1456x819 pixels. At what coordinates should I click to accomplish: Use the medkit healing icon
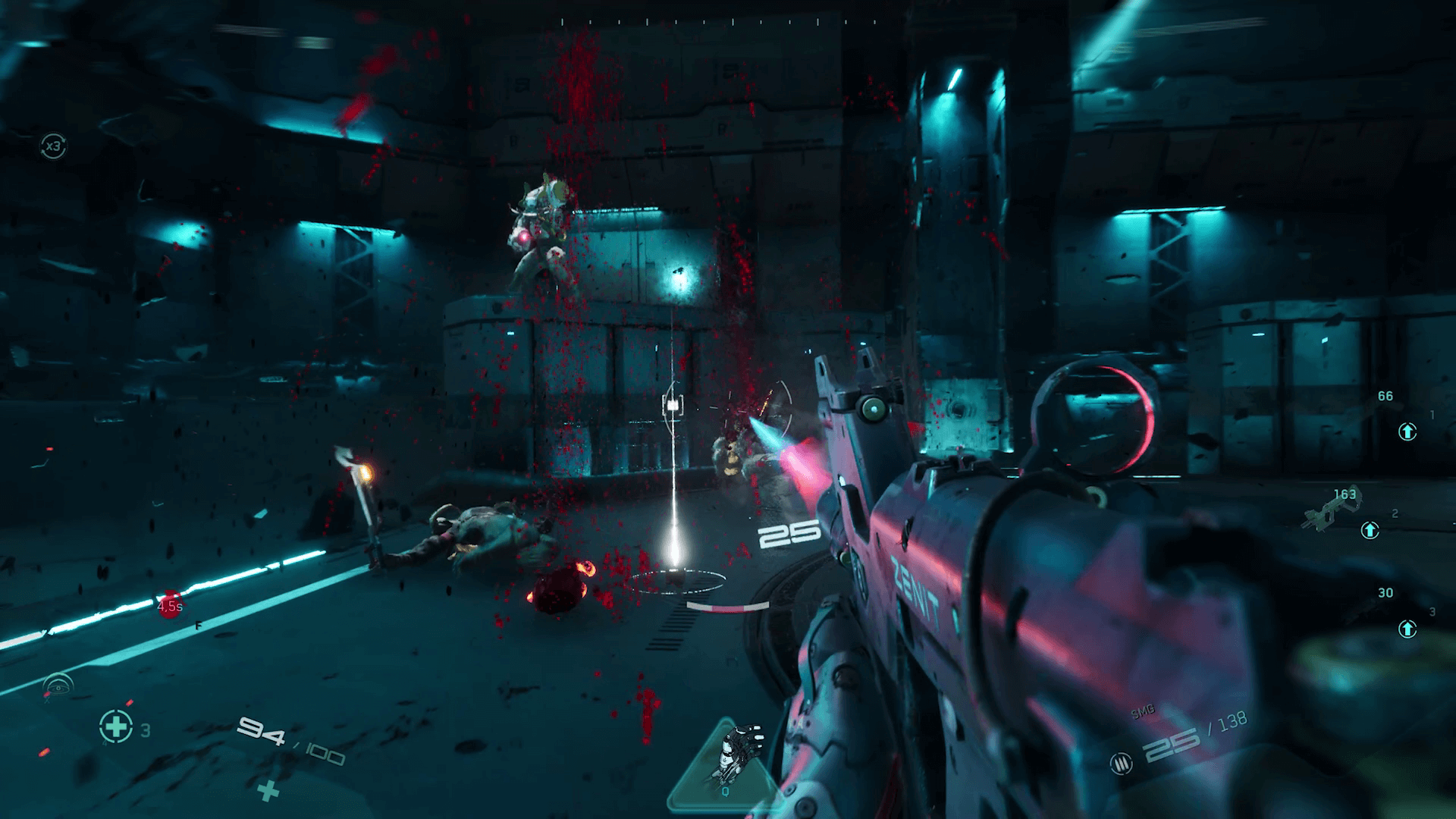point(116,726)
